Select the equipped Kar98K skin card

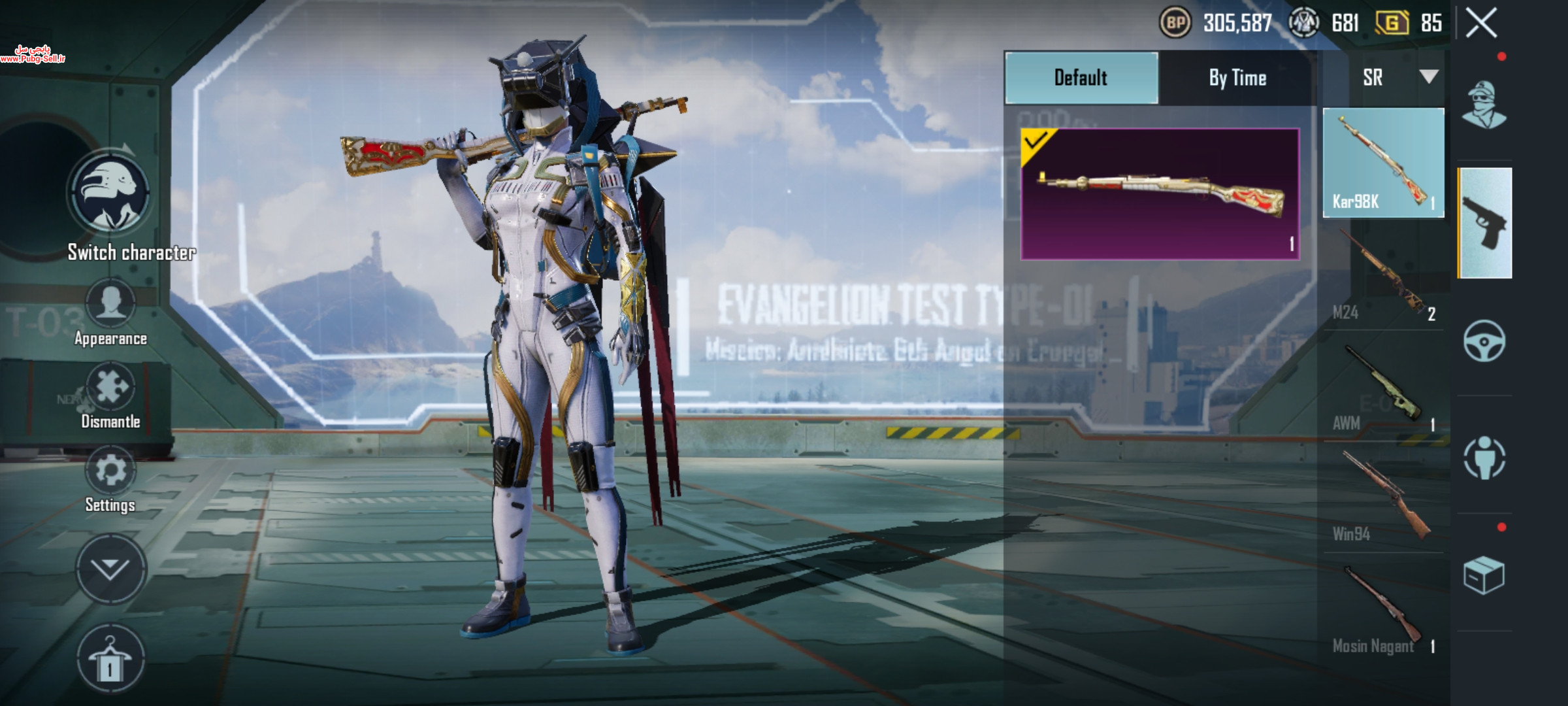pos(1160,194)
